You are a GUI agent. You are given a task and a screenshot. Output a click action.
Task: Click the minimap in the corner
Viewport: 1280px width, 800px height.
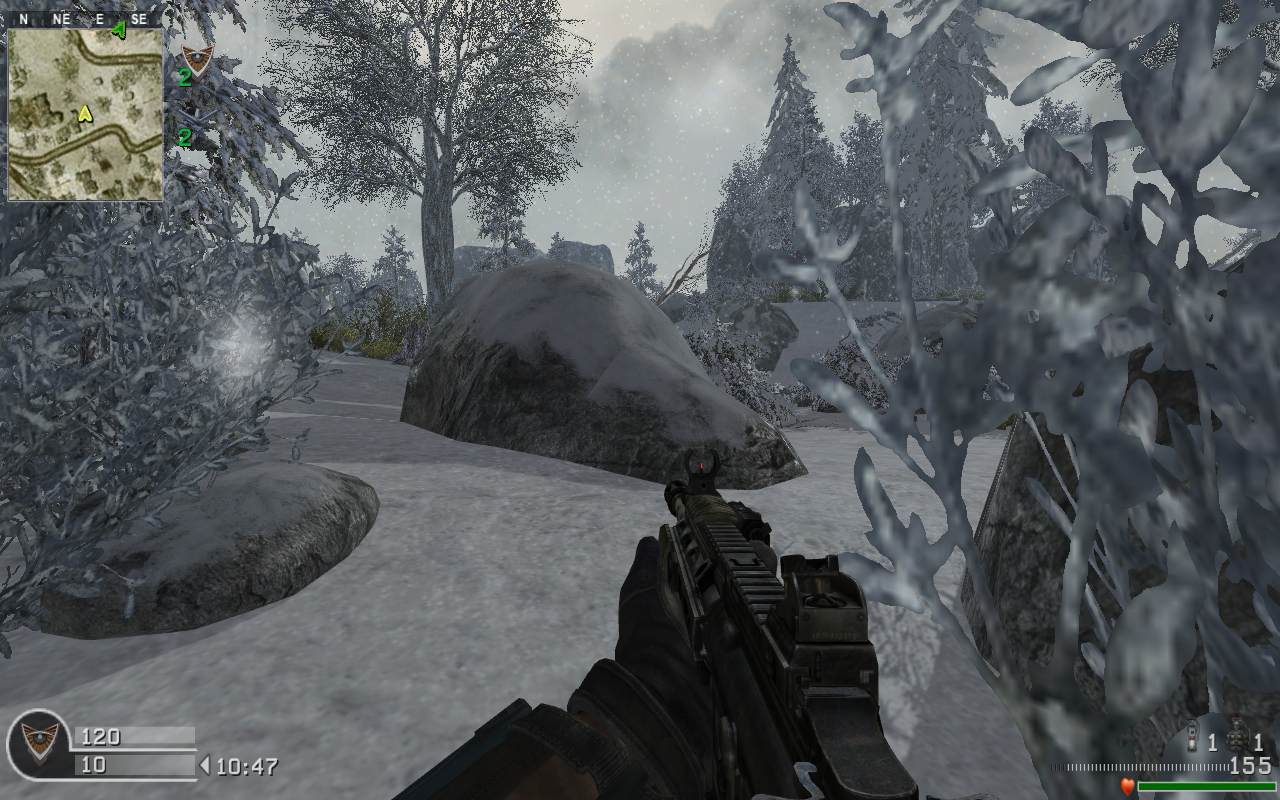tap(86, 114)
